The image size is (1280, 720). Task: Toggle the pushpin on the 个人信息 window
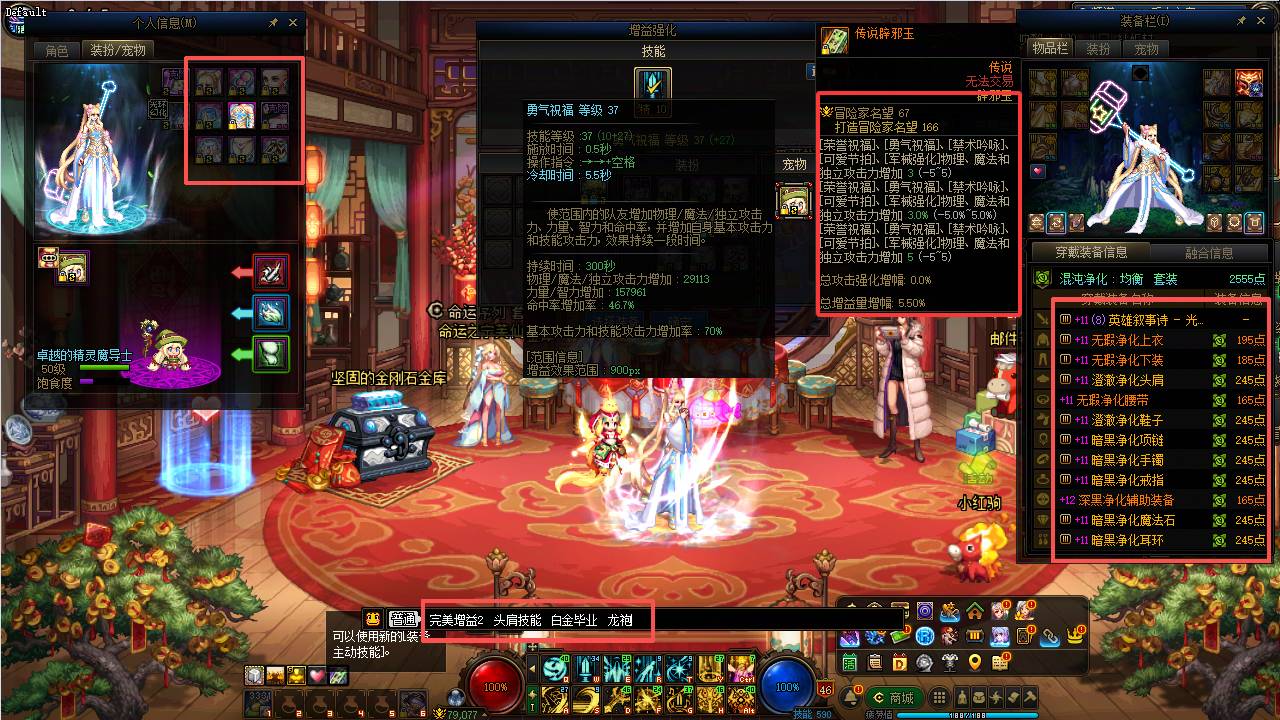tap(272, 22)
